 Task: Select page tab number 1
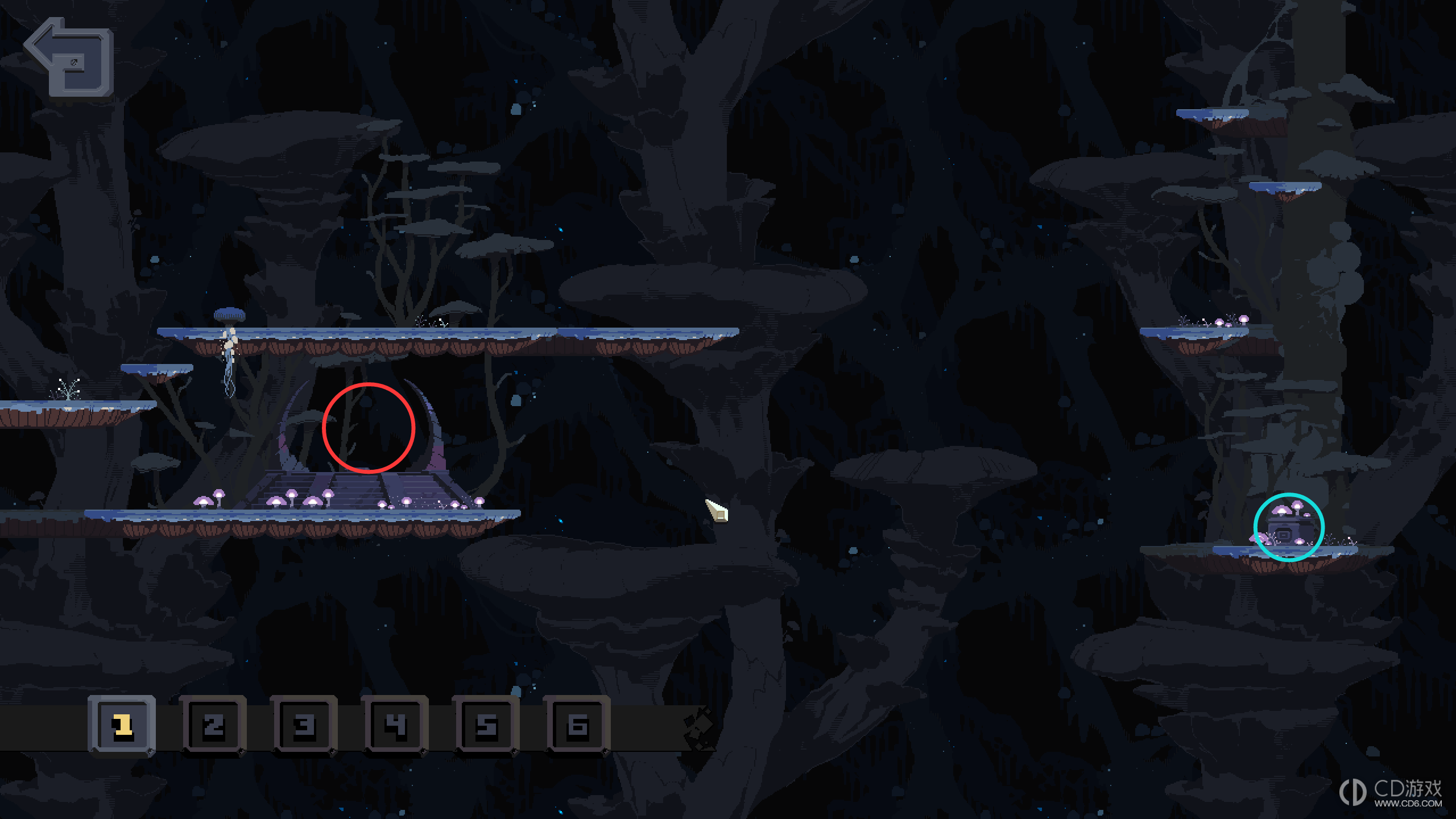point(122,726)
